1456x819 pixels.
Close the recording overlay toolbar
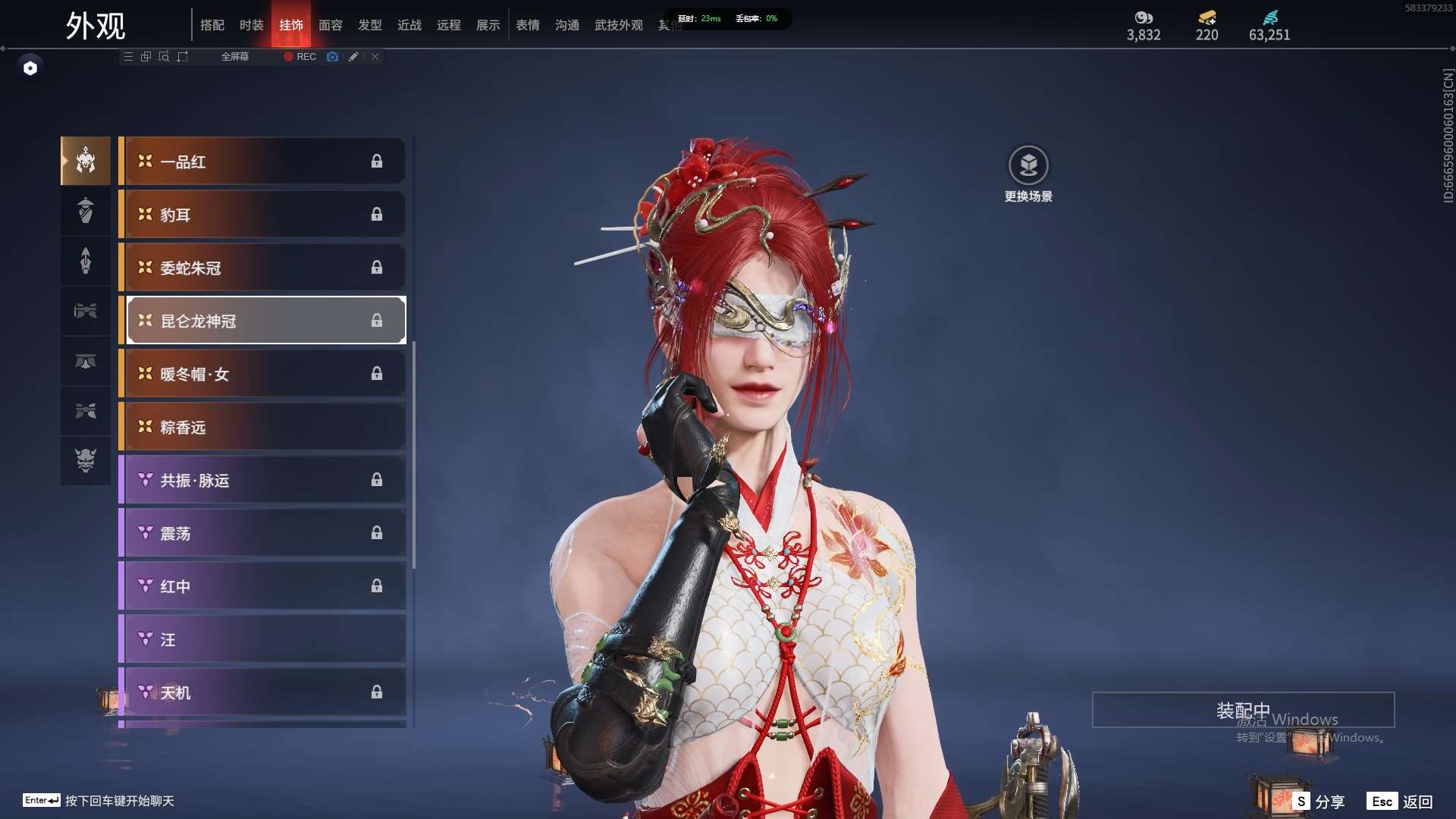pos(375,57)
